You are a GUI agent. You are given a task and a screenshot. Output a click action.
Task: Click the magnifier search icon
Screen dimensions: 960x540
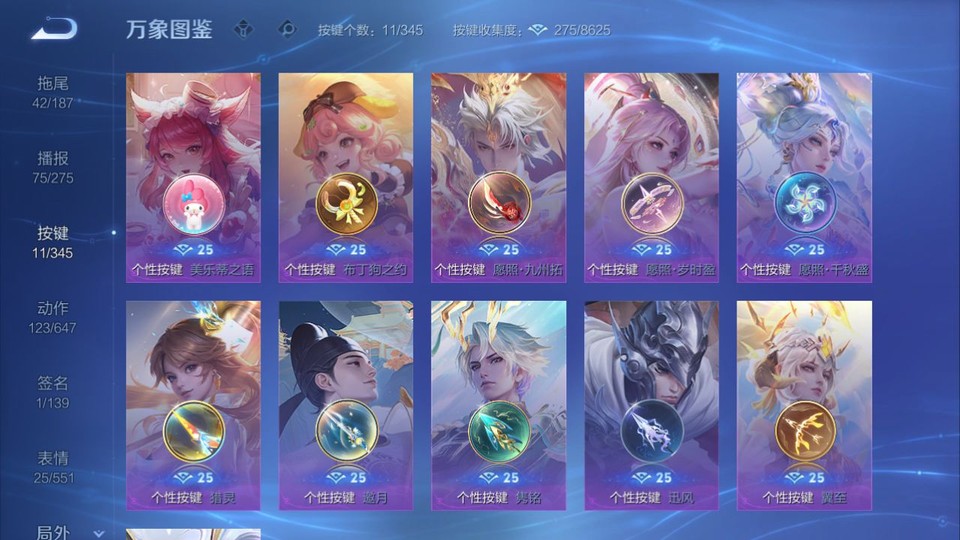pos(287,29)
